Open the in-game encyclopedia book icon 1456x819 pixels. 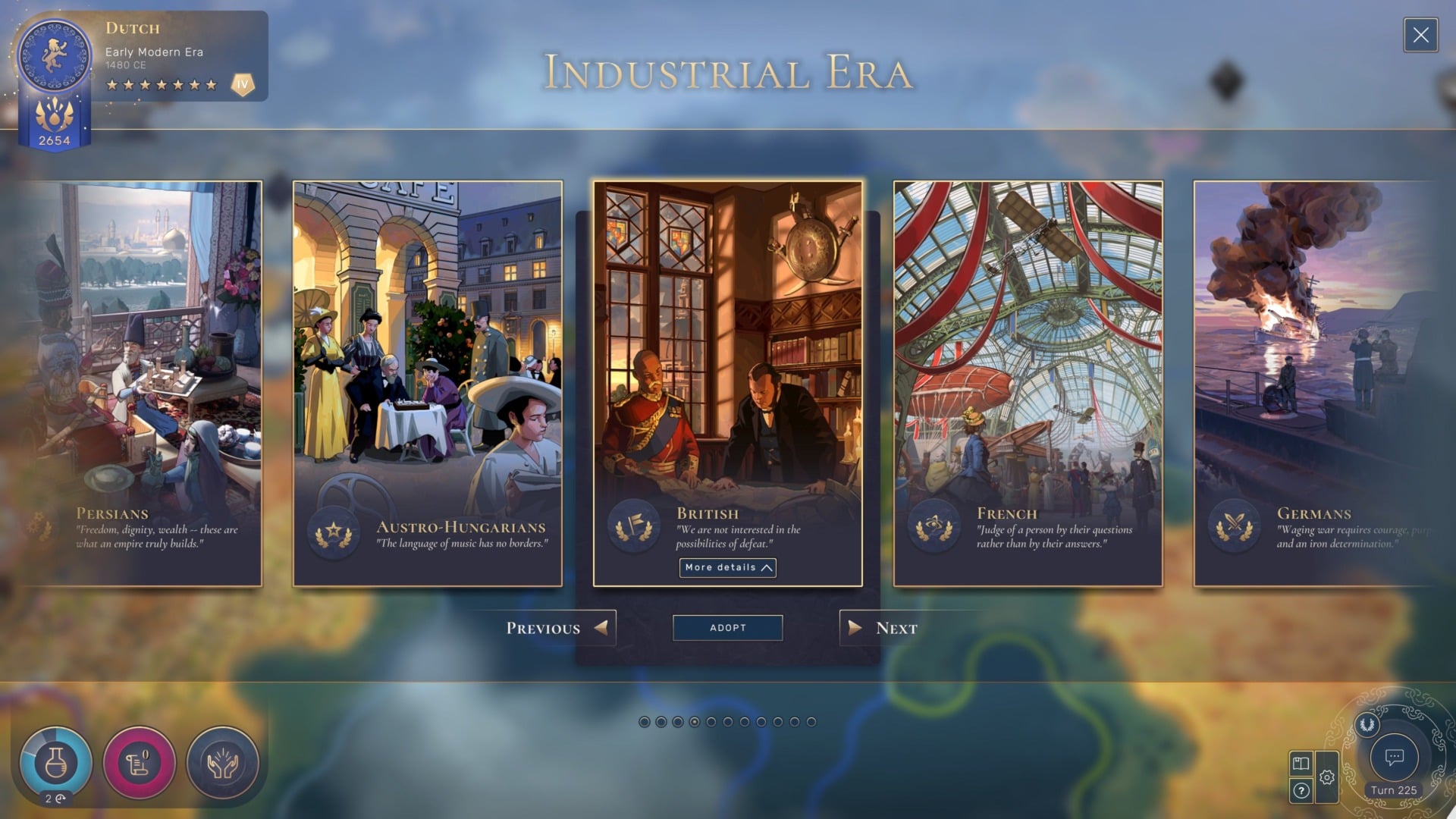click(x=1301, y=764)
